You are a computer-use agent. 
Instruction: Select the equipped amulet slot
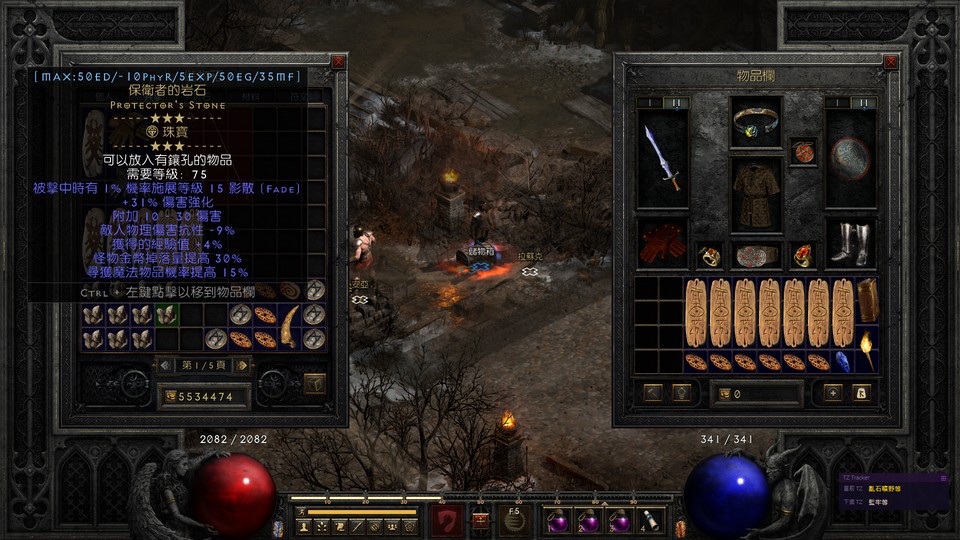coord(802,151)
